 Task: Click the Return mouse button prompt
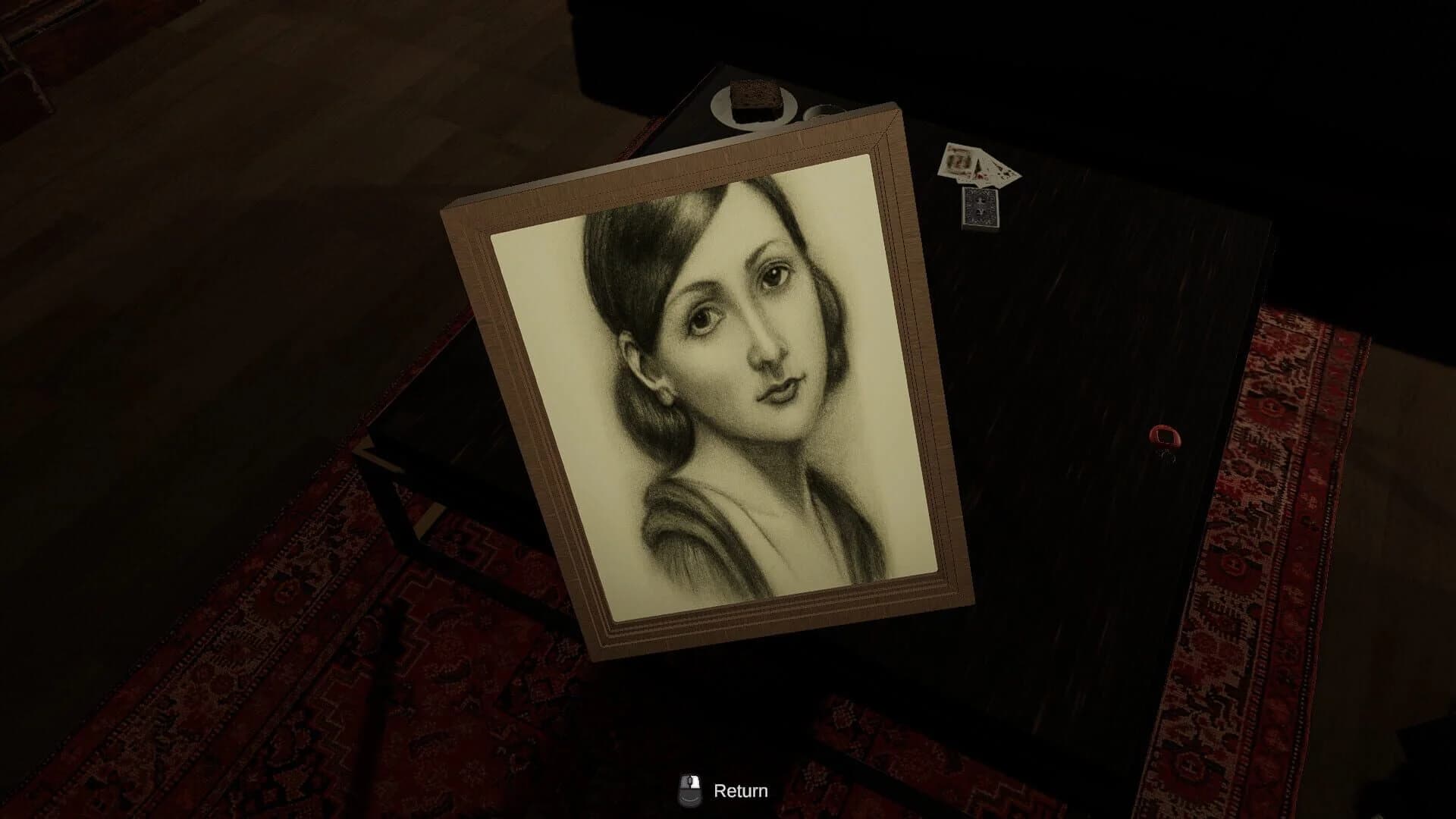691,789
